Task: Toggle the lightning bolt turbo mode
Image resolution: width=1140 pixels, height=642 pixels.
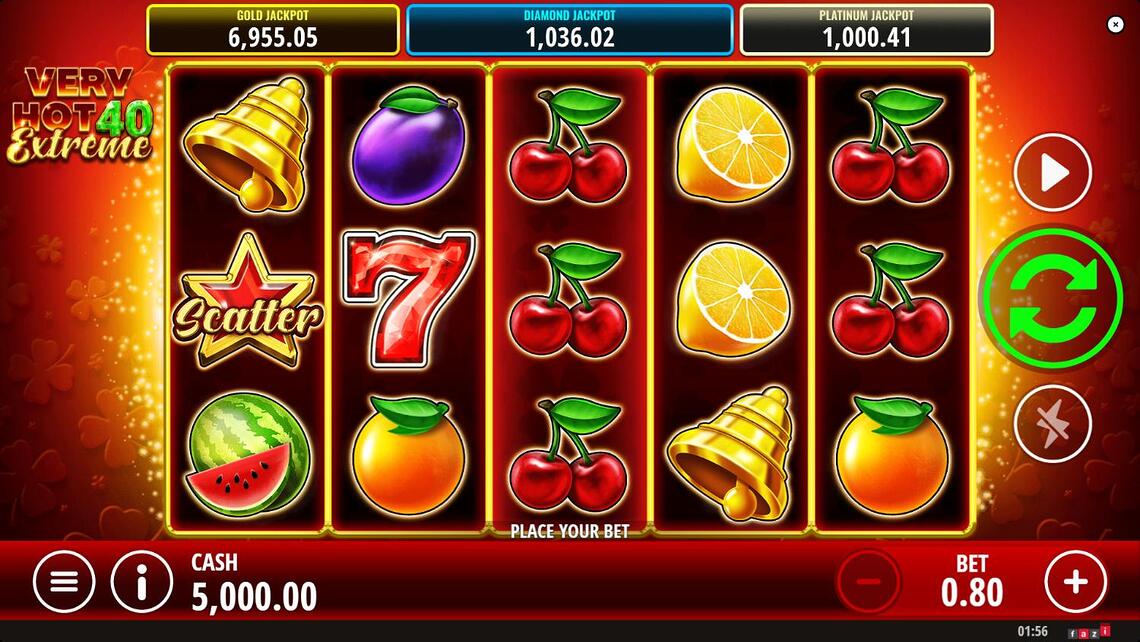Action: tap(1052, 424)
